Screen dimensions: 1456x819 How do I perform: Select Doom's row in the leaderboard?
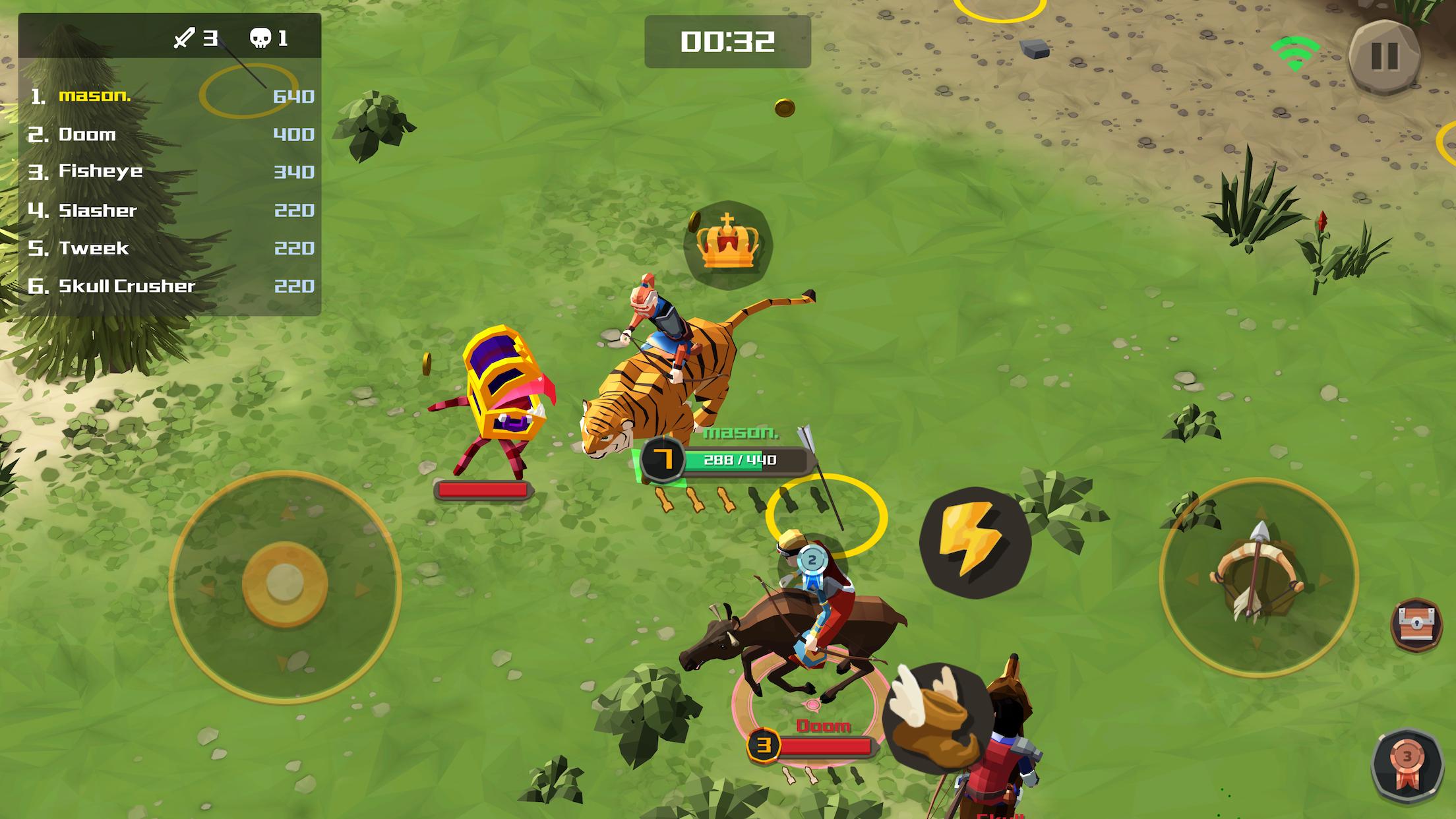click(x=170, y=135)
